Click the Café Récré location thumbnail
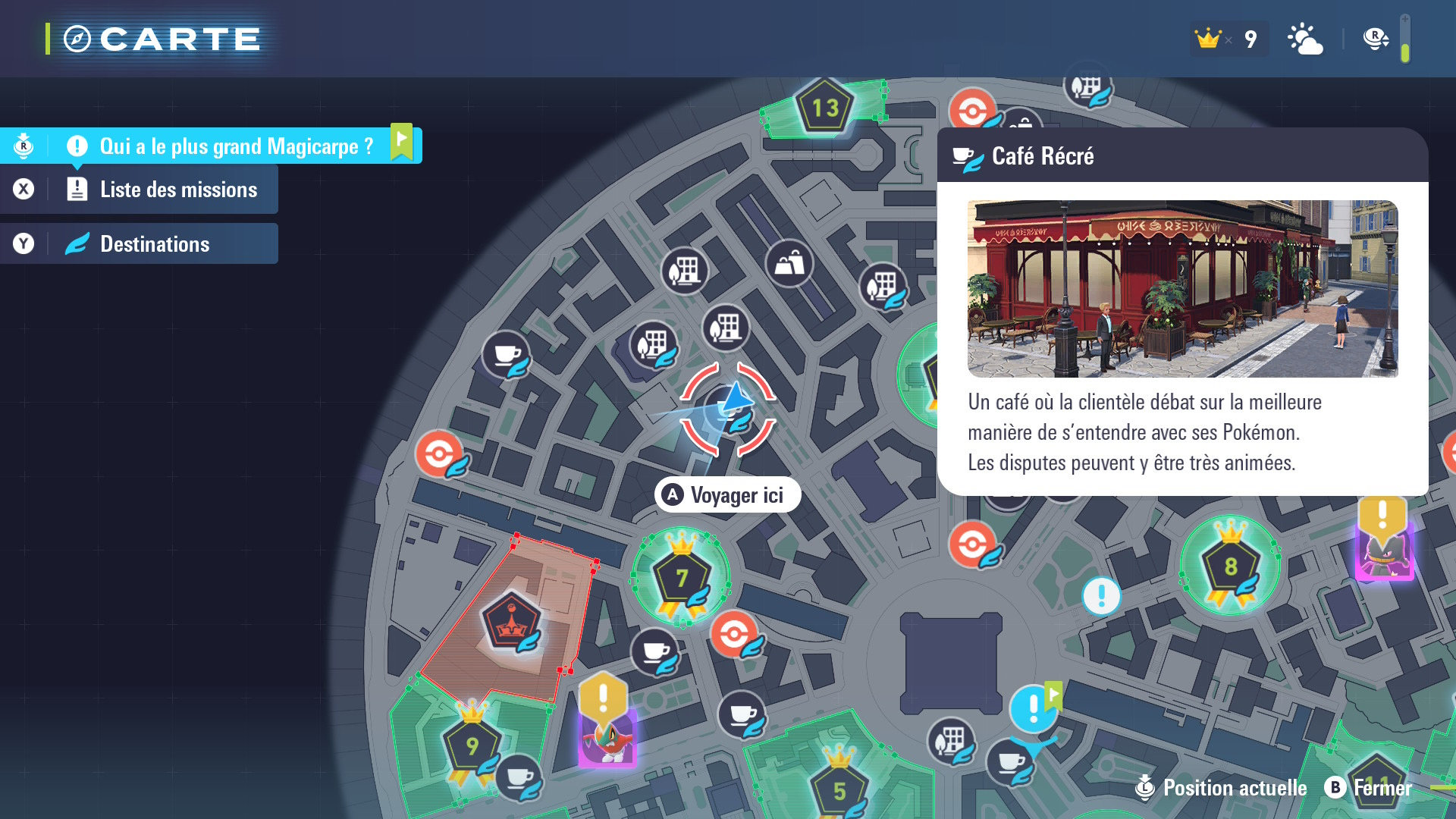 pos(1182,289)
